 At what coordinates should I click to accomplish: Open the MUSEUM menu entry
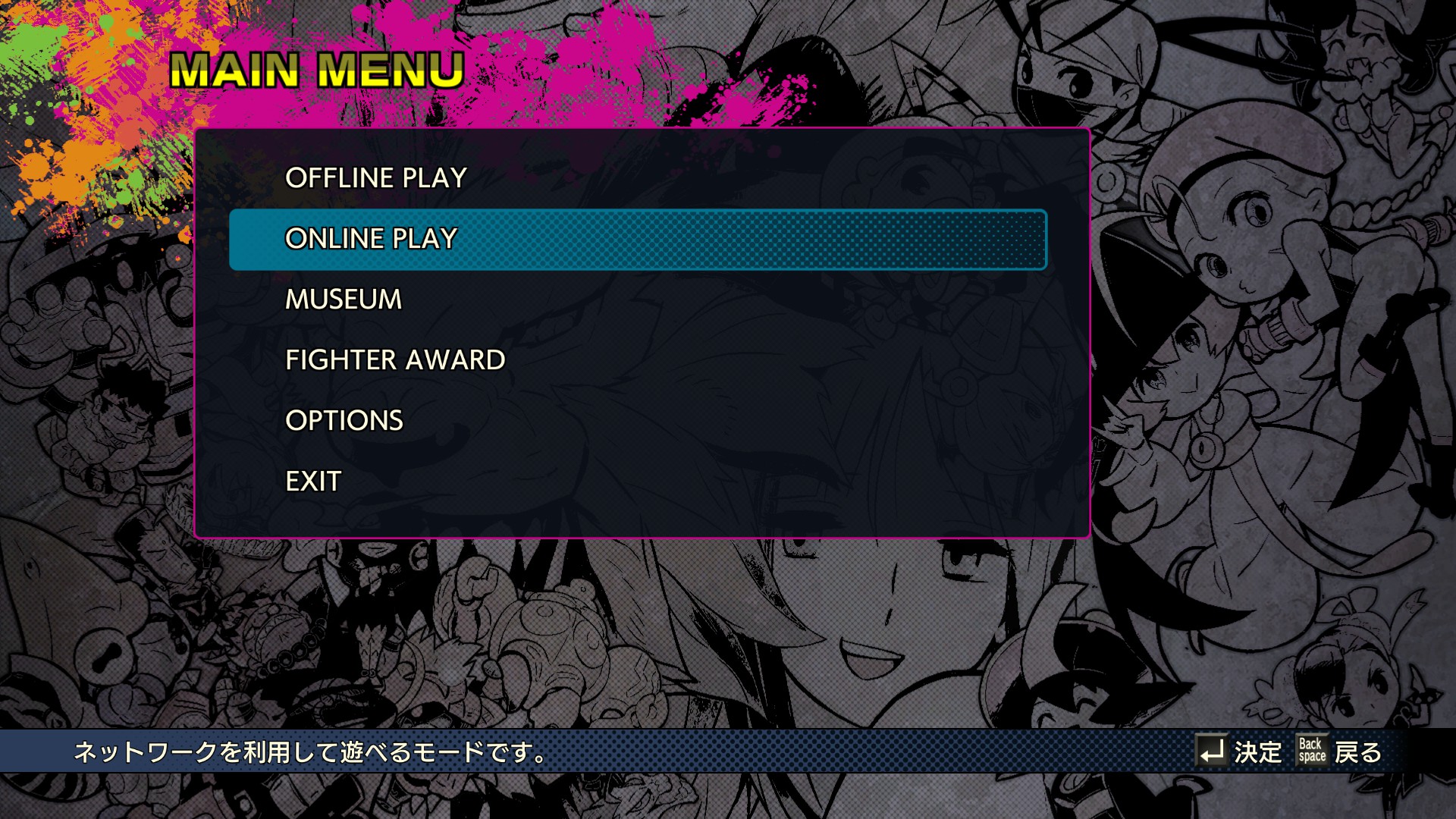[x=344, y=300]
